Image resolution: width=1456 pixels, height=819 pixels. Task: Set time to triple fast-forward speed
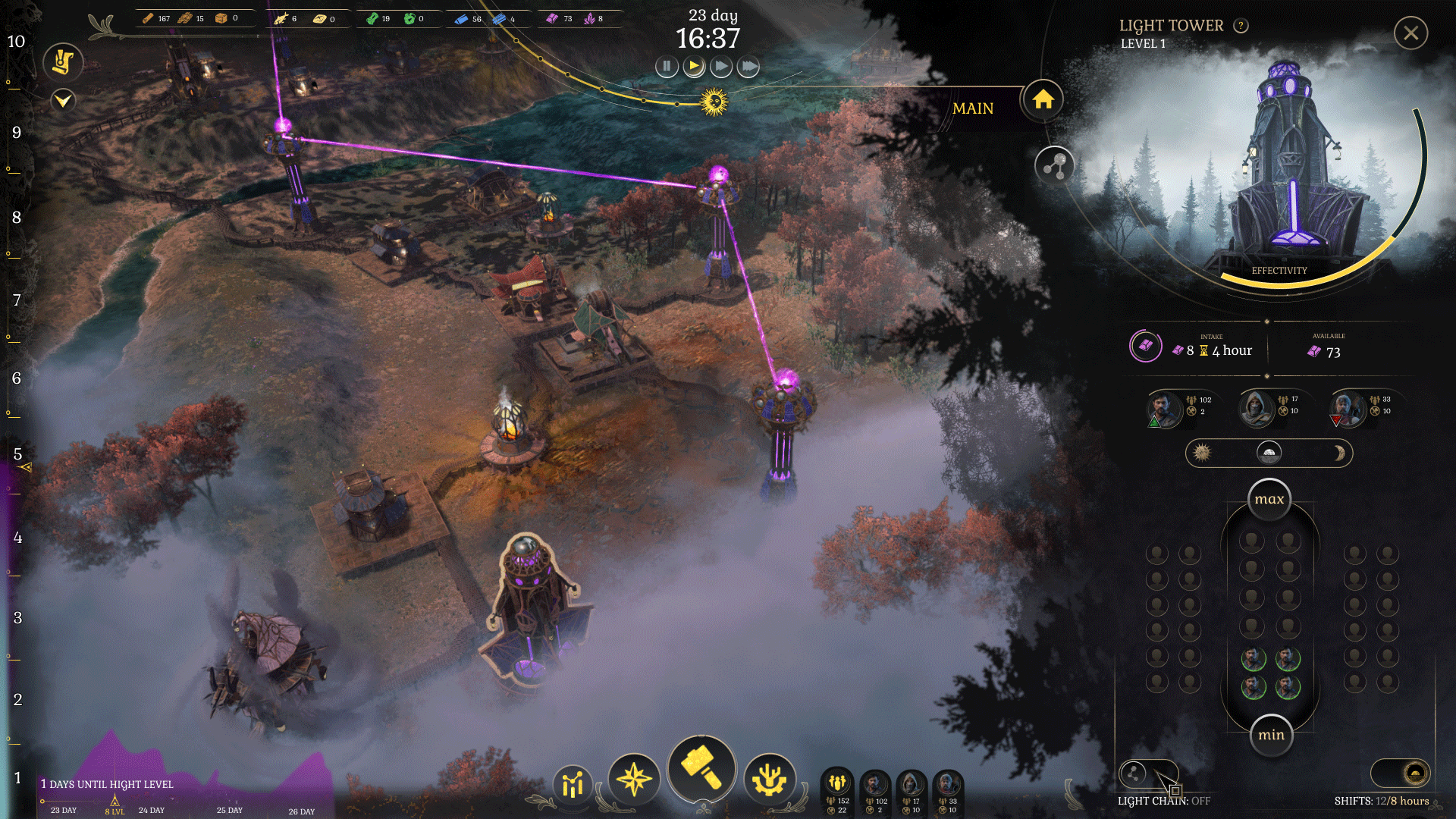(748, 67)
